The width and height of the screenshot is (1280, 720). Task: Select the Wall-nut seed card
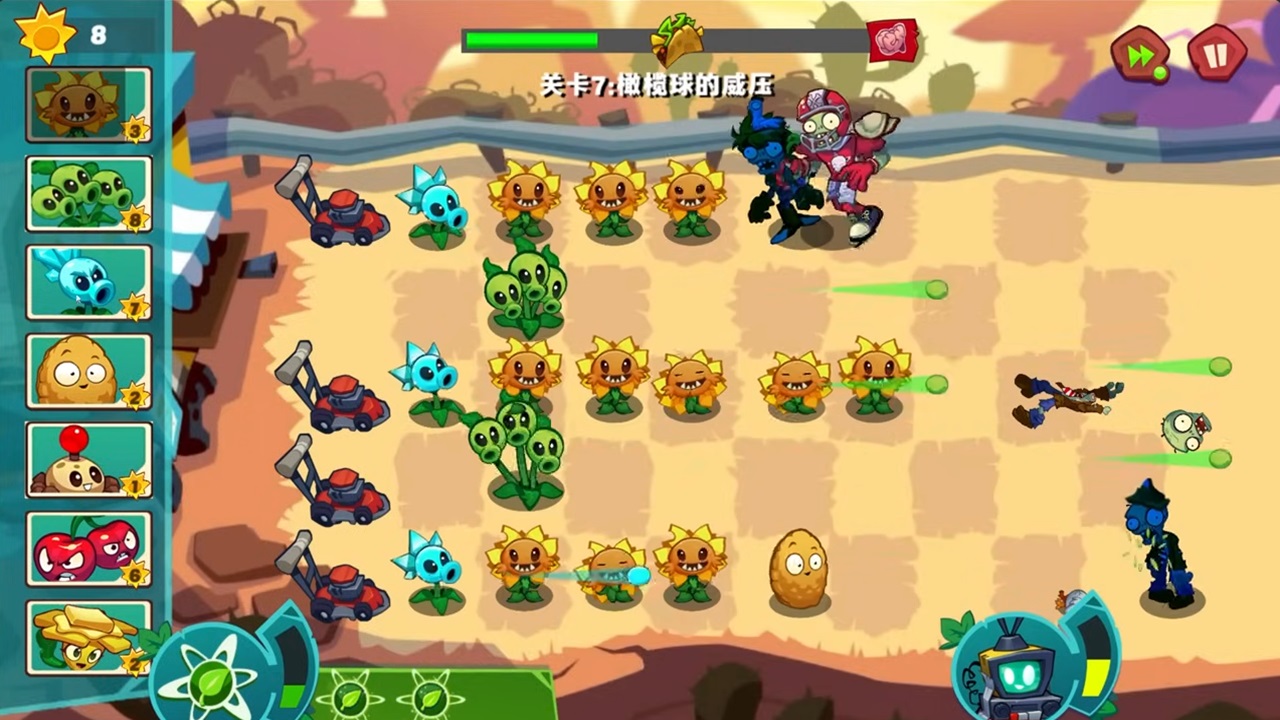88,371
